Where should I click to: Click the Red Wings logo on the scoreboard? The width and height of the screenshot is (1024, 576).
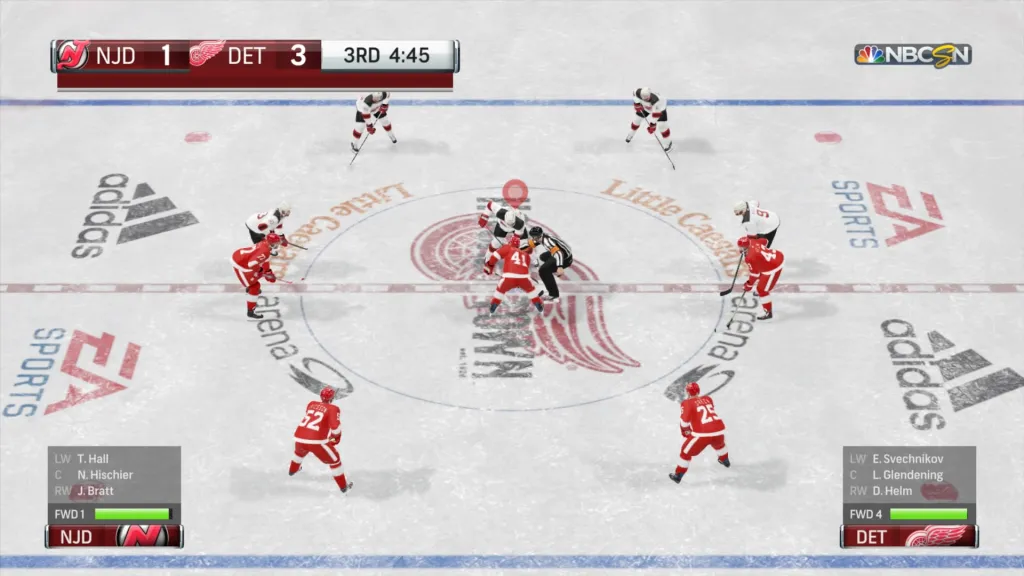[x=207, y=55]
